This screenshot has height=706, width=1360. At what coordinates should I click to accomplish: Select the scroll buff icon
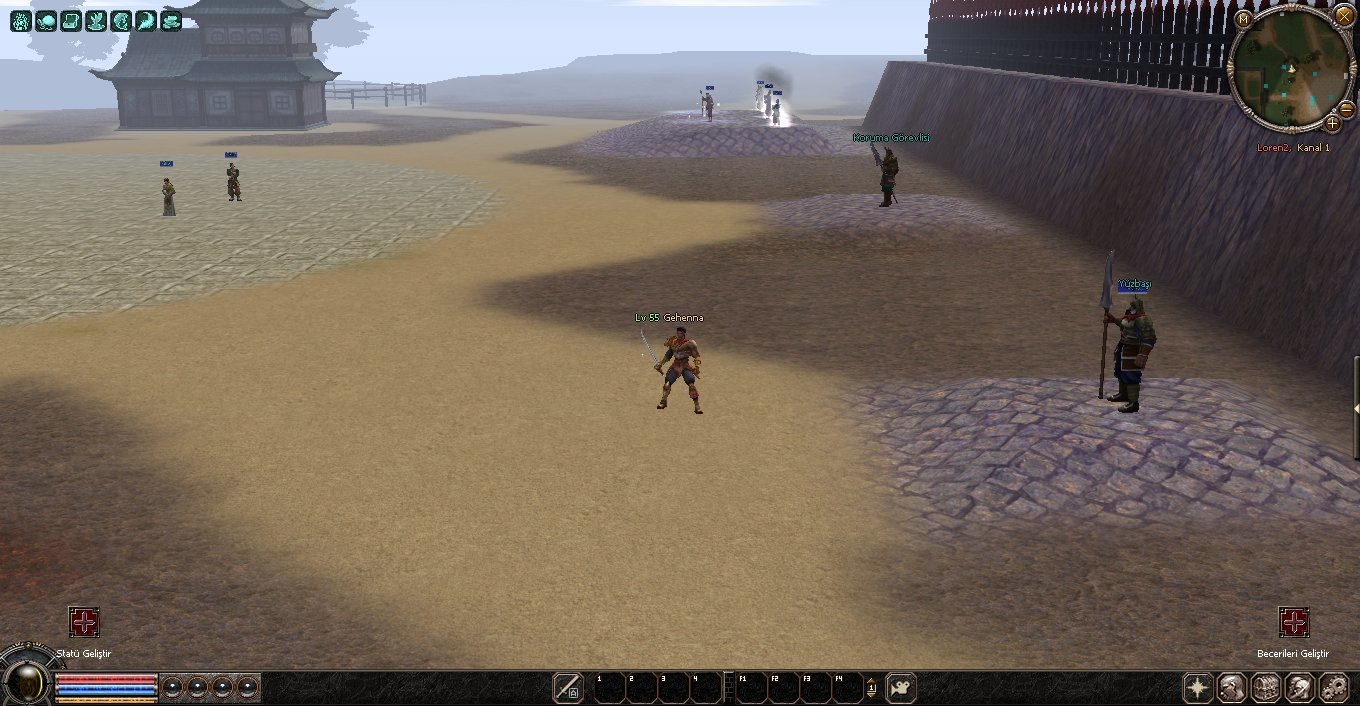71,20
